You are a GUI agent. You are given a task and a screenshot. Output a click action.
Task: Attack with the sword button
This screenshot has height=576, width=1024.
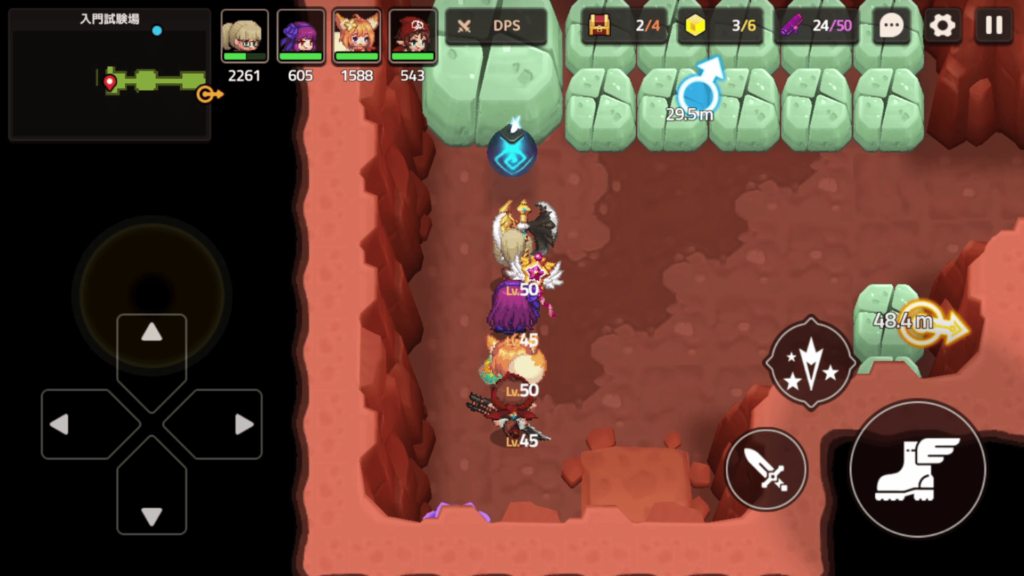[x=766, y=469]
